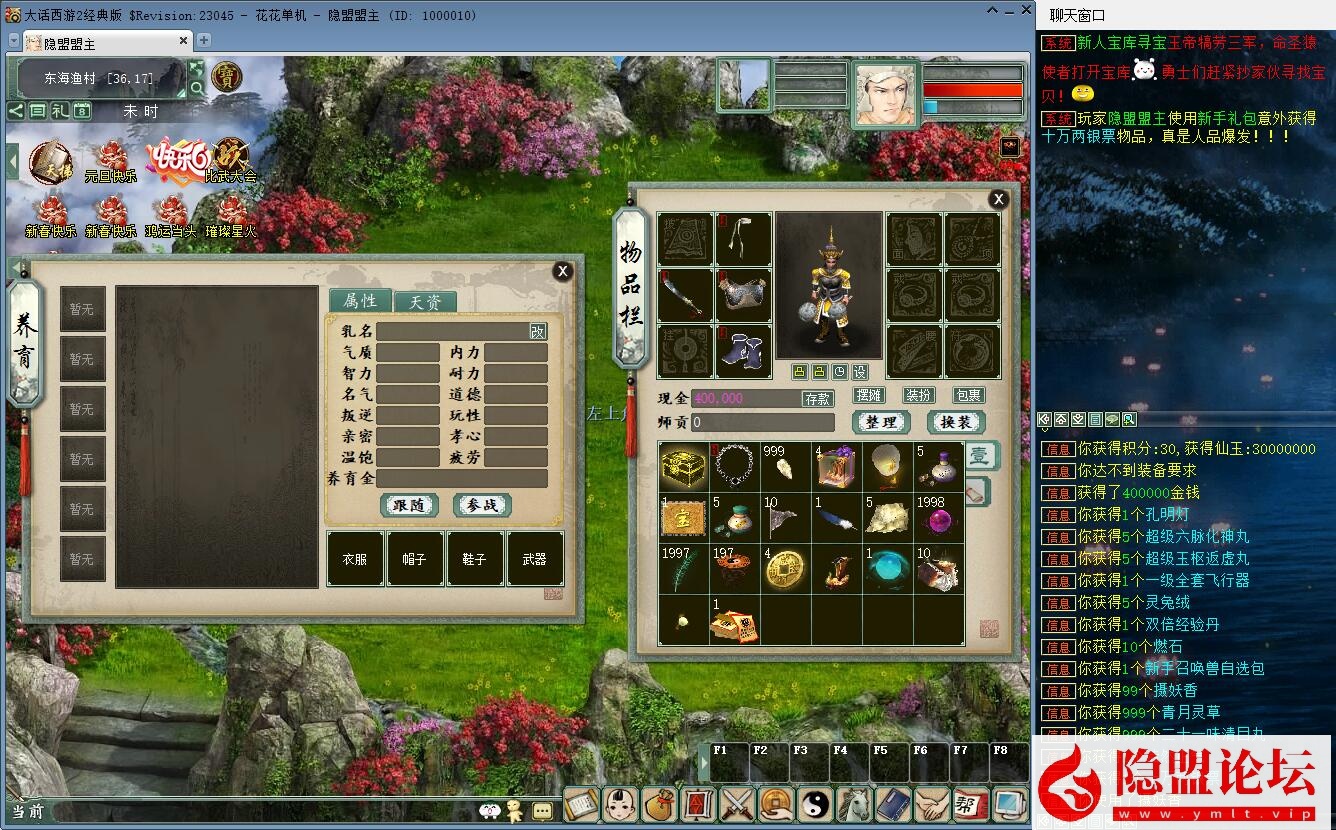
Task: Close the 养育 child-raising panel
Action: coord(563,271)
